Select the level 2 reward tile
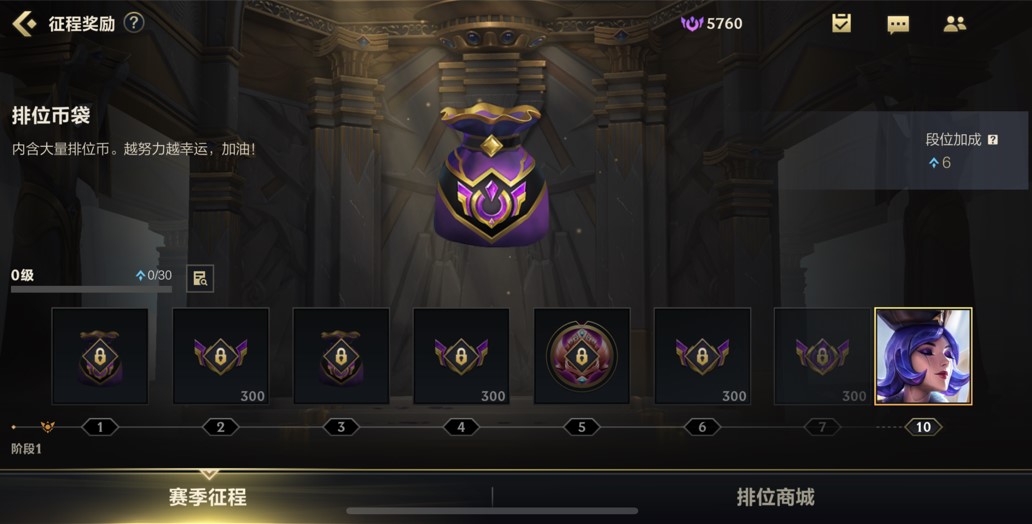 pos(221,355)
